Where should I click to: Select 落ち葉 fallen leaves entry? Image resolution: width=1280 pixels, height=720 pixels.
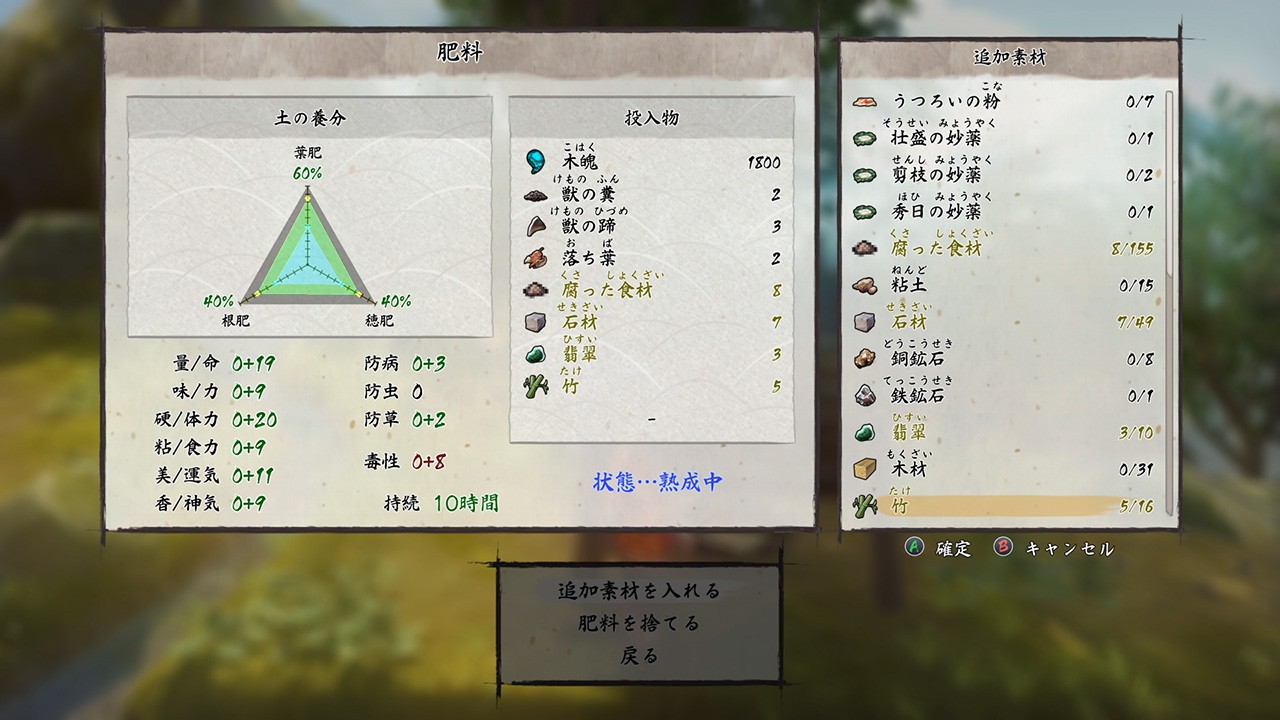point(651,258)
